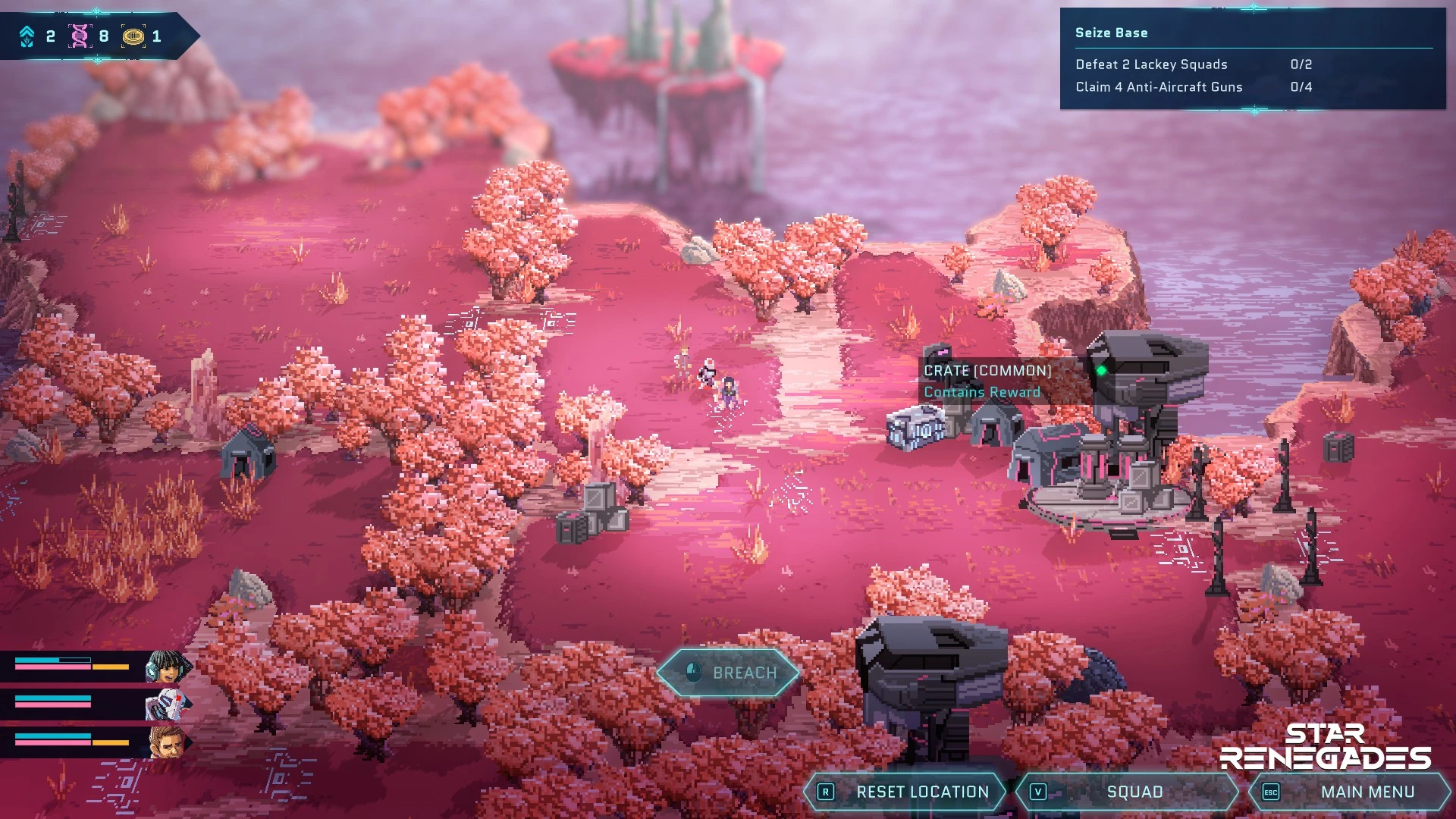Open the Seize Base objective tracker

tap(1252, 59)
